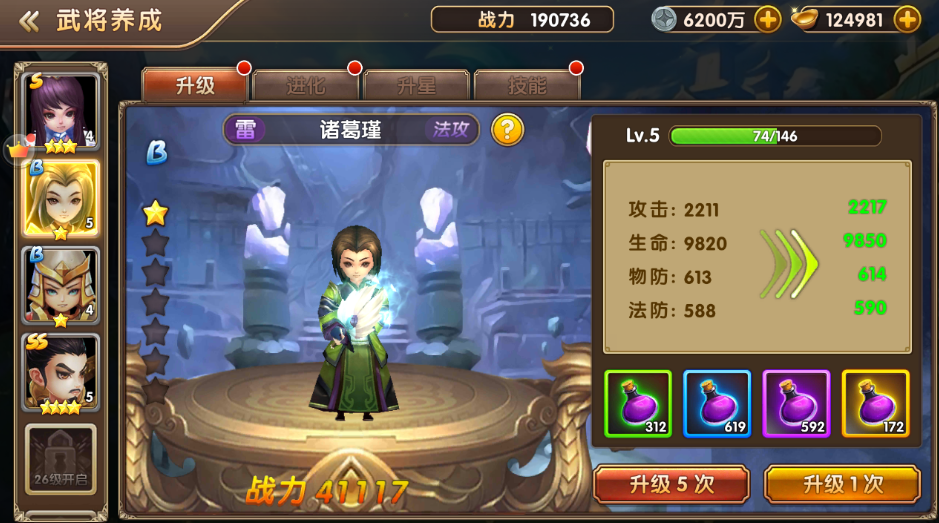This screenshot has height=523, width=939.
Task: Click the 升级 1 次 button
Action: click(x=842, y=485)
